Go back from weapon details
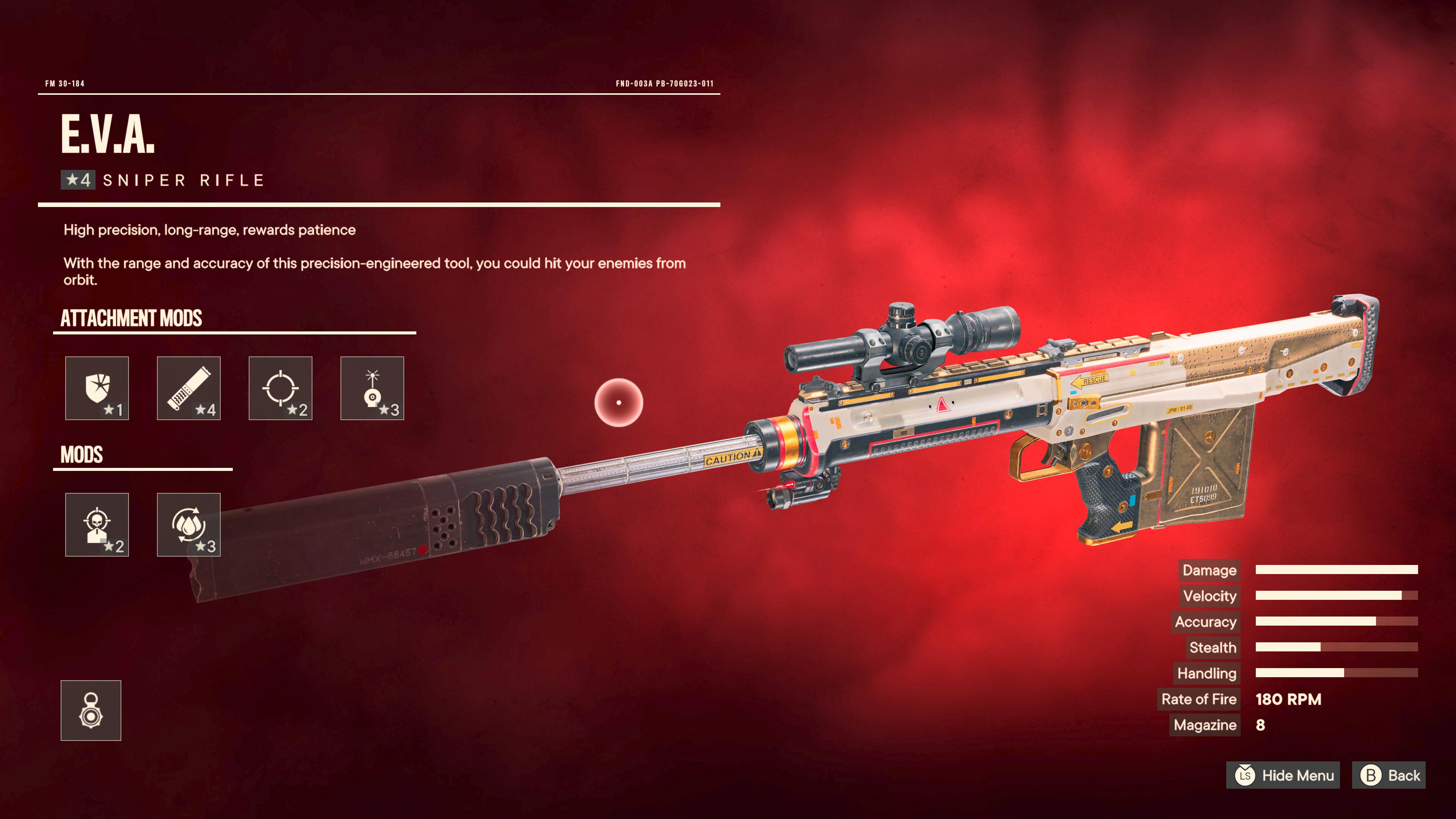 point(1389,775)
